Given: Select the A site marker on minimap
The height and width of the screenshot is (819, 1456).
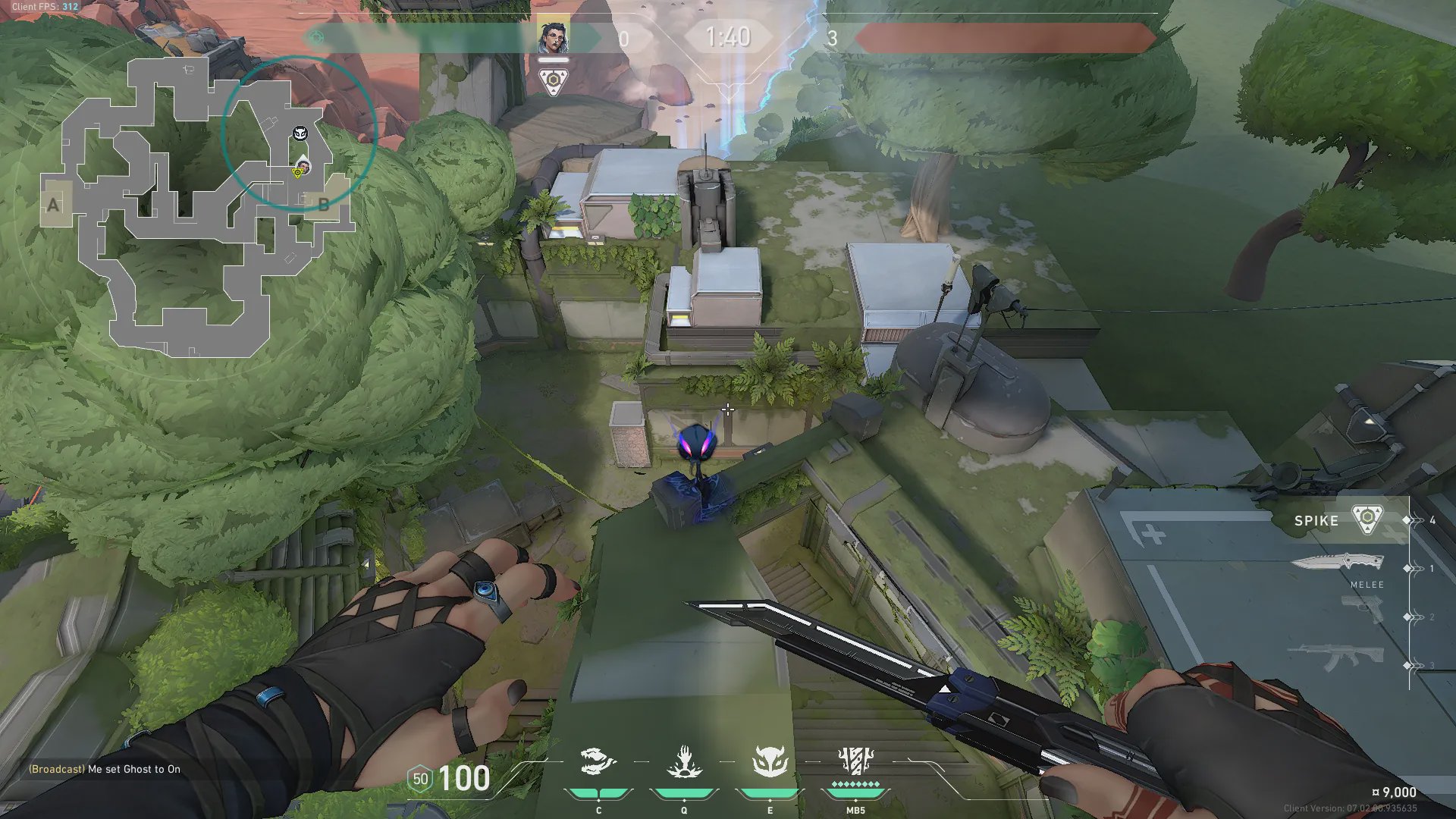Looking at the screenshot, I should [53, 204].
